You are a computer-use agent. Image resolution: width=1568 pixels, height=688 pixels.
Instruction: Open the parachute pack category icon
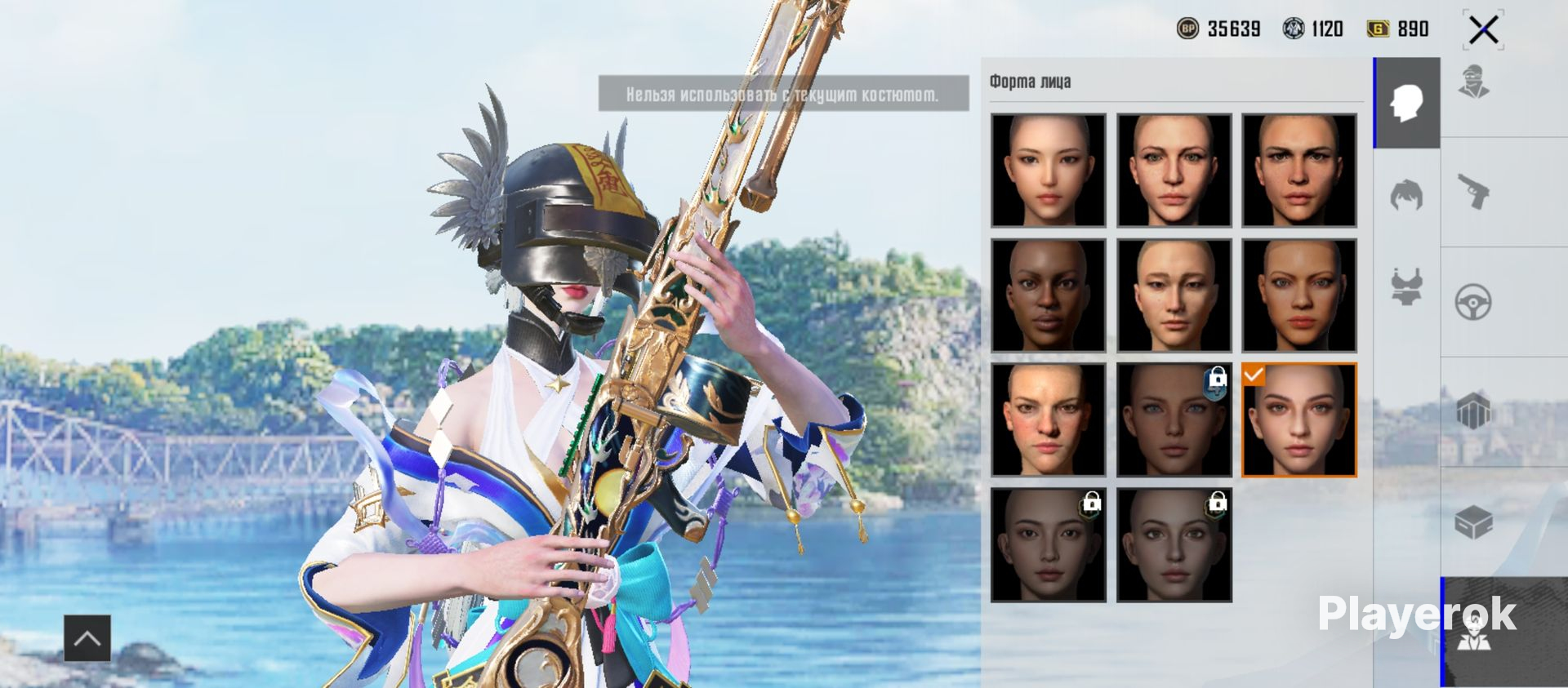click(x=1474, y=411)
